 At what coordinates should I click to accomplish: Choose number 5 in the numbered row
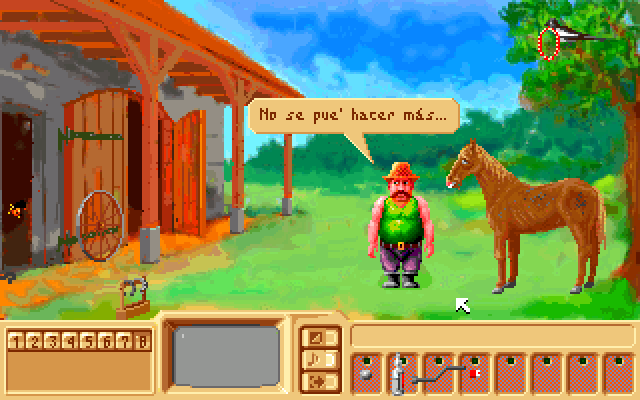click(89, 342)
